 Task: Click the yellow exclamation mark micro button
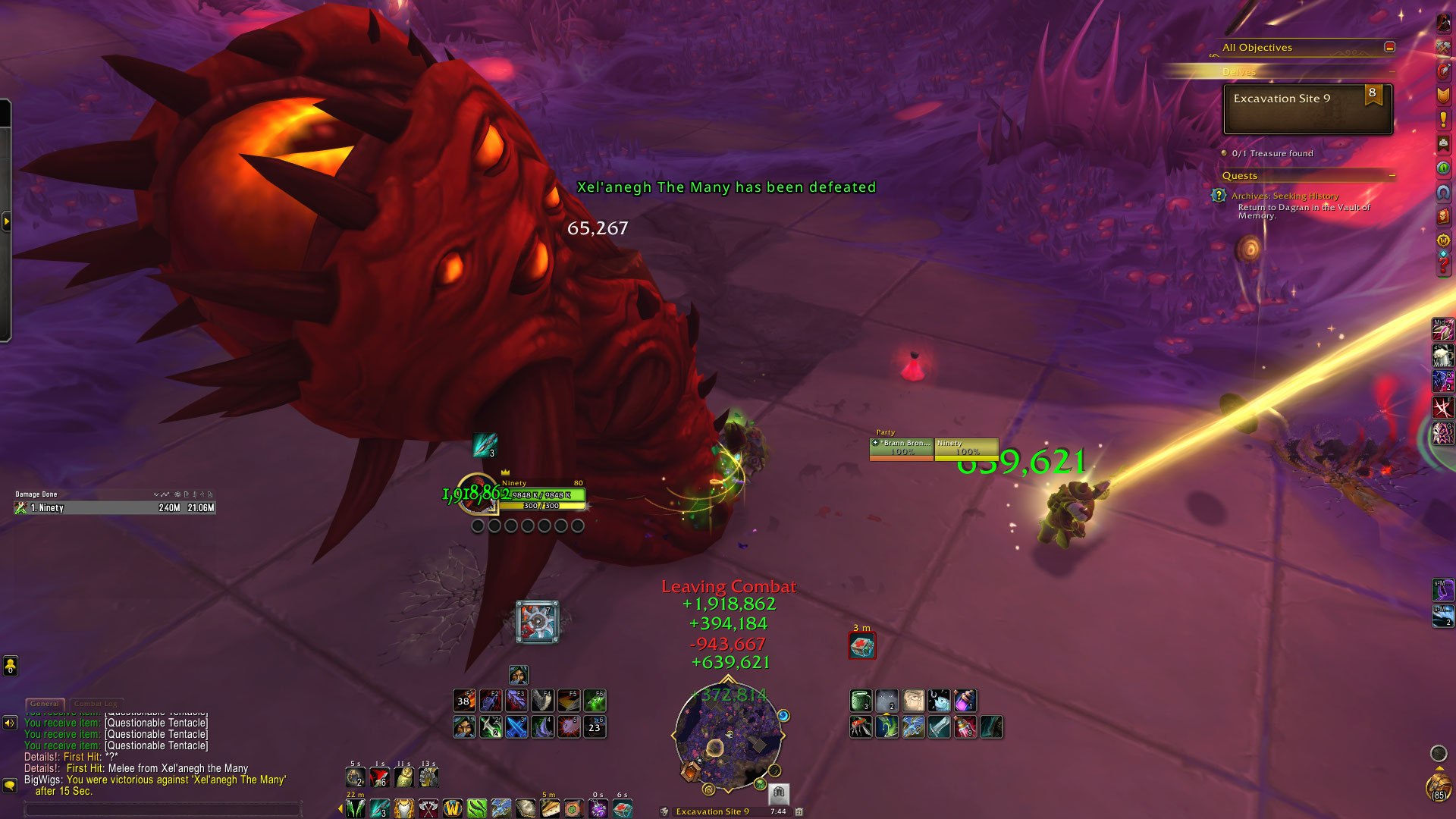(1443, 119)
